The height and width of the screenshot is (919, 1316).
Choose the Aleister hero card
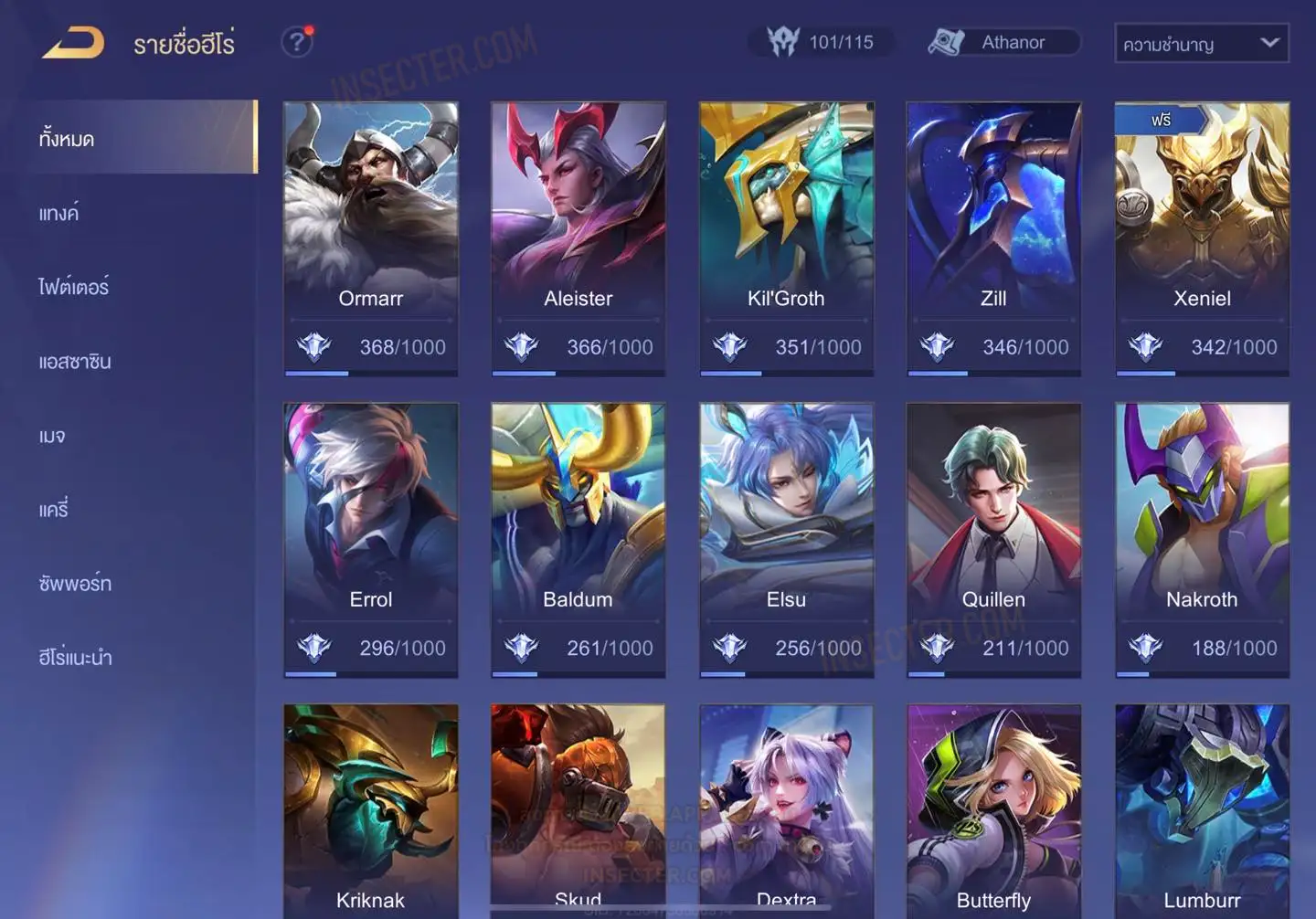point(578,238)
